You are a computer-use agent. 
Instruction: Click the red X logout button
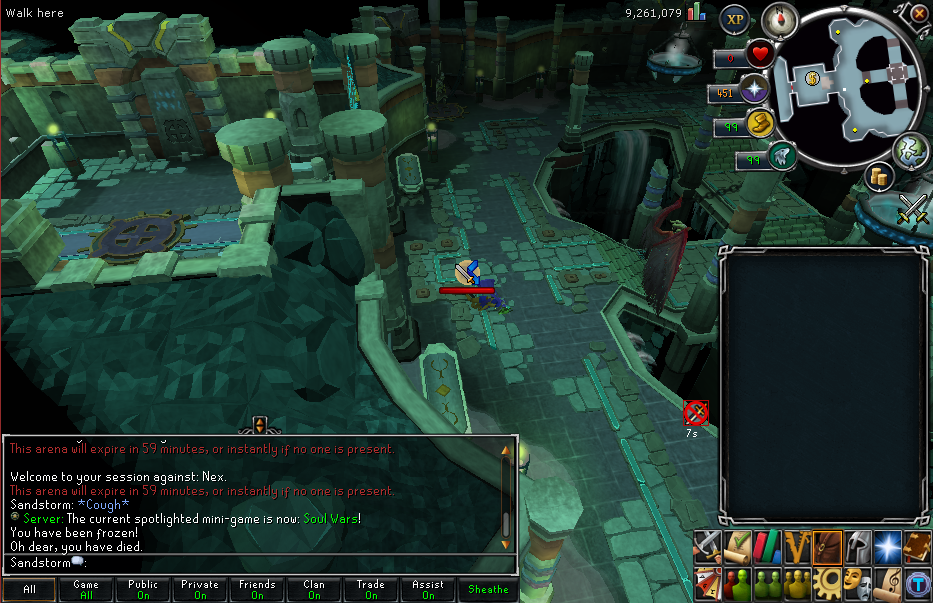918,13
